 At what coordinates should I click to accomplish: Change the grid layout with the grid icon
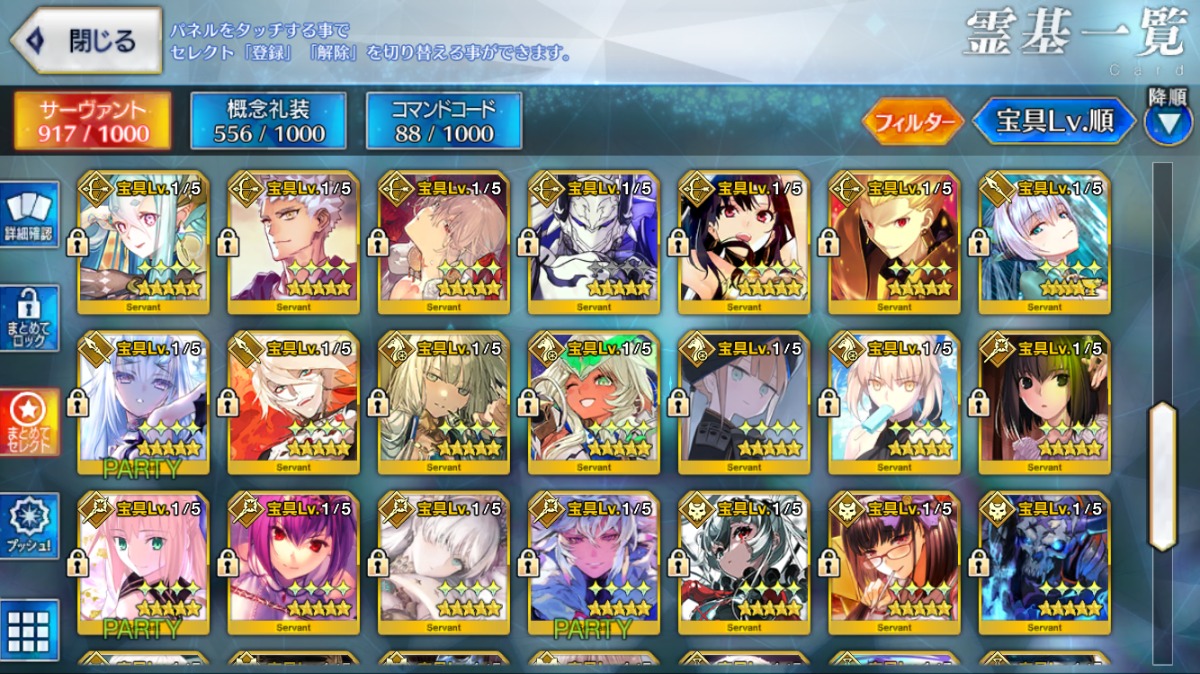[30, 630]
